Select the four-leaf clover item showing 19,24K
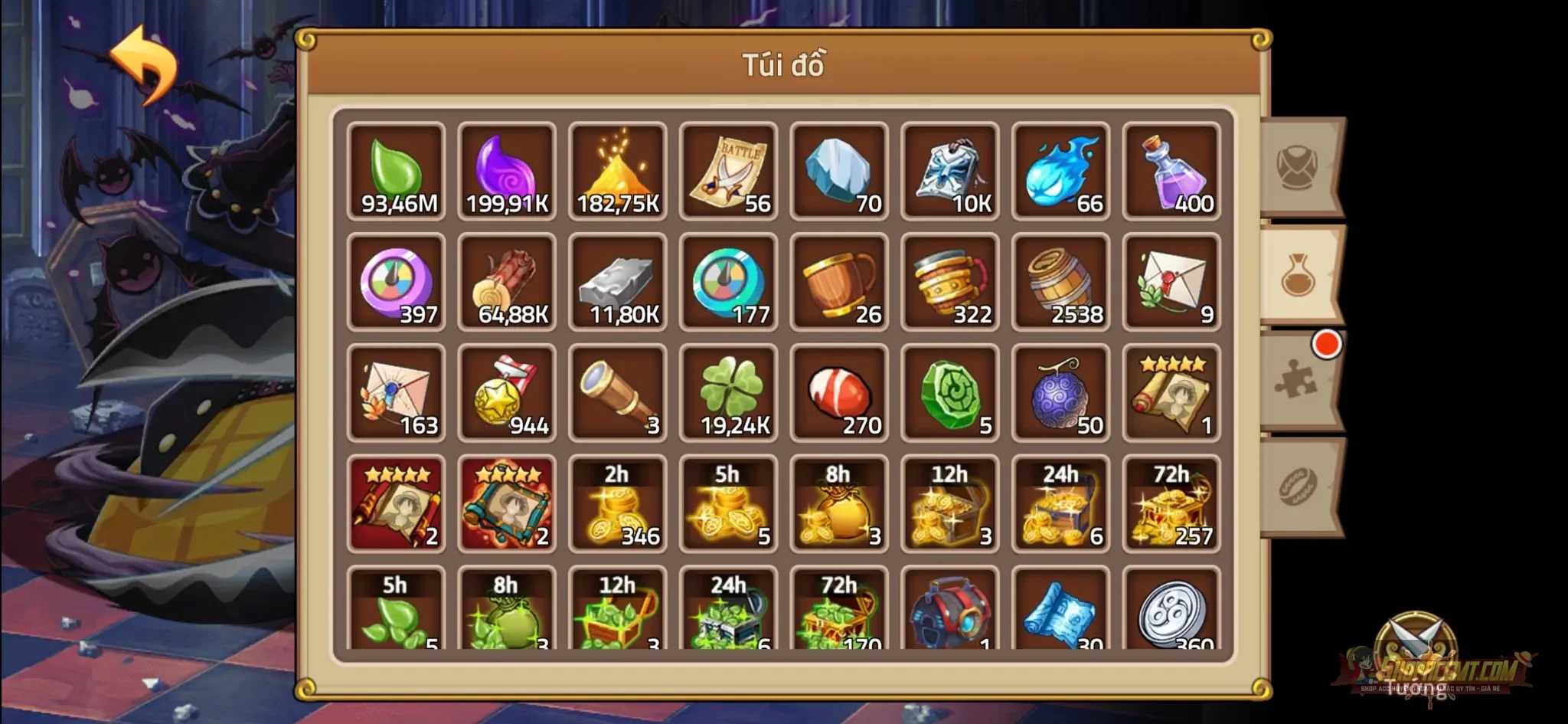 point(728,392)
